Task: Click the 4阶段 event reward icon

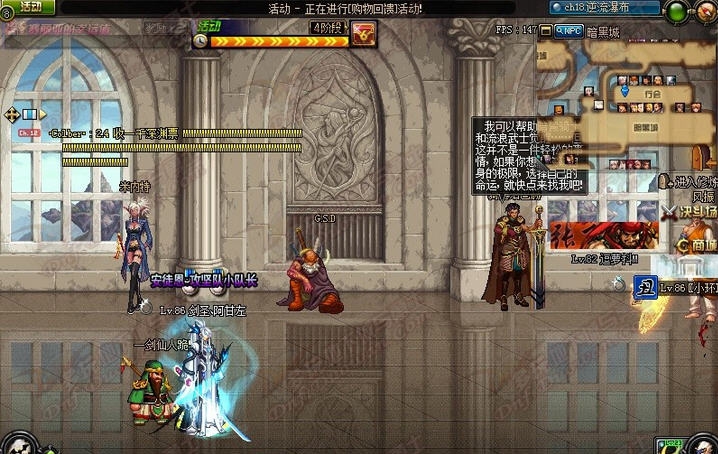Action: pos(363,37)
